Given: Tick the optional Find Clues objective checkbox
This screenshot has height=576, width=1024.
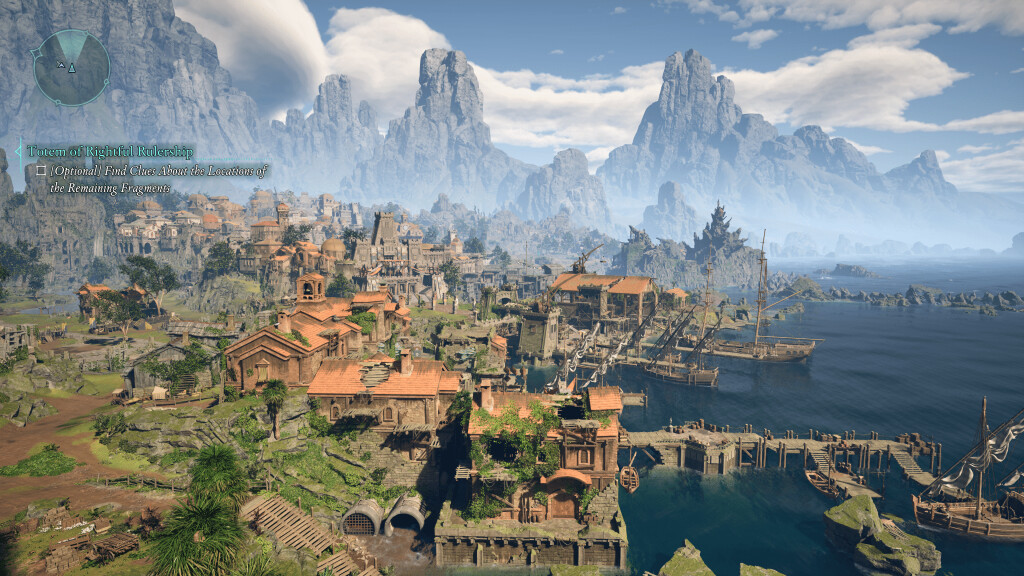Looking at the screenshot, I should [40, 171].
